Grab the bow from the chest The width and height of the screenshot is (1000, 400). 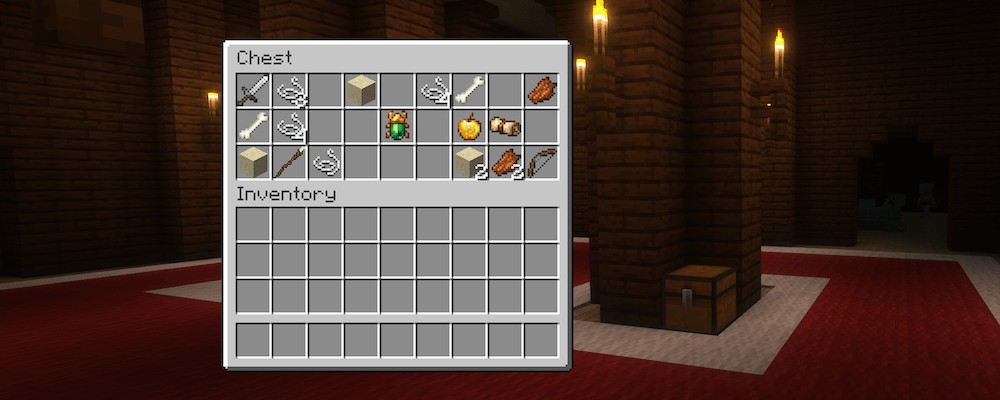(x=541, y=162)
